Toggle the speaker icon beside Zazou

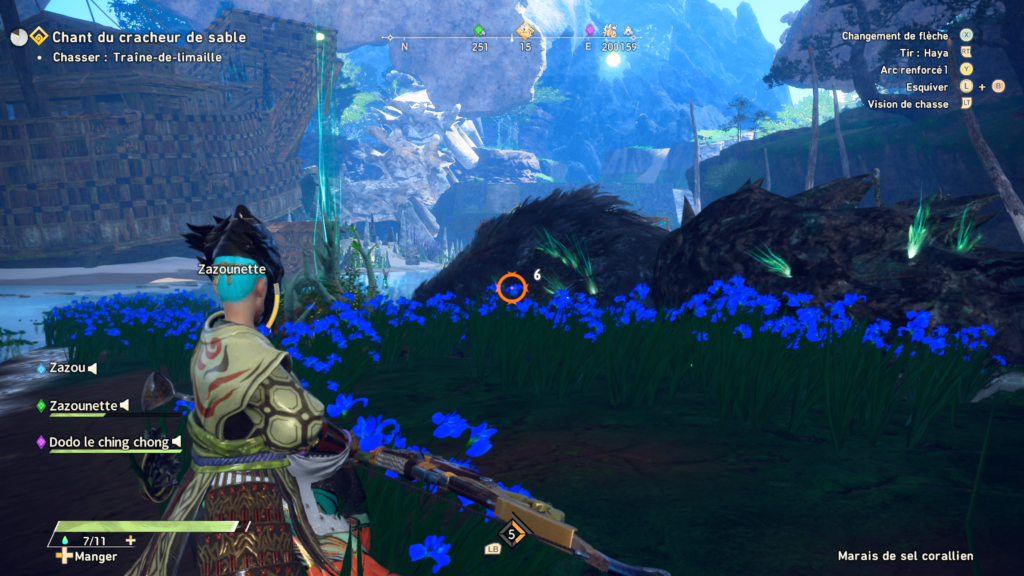(x=92, y=368)
